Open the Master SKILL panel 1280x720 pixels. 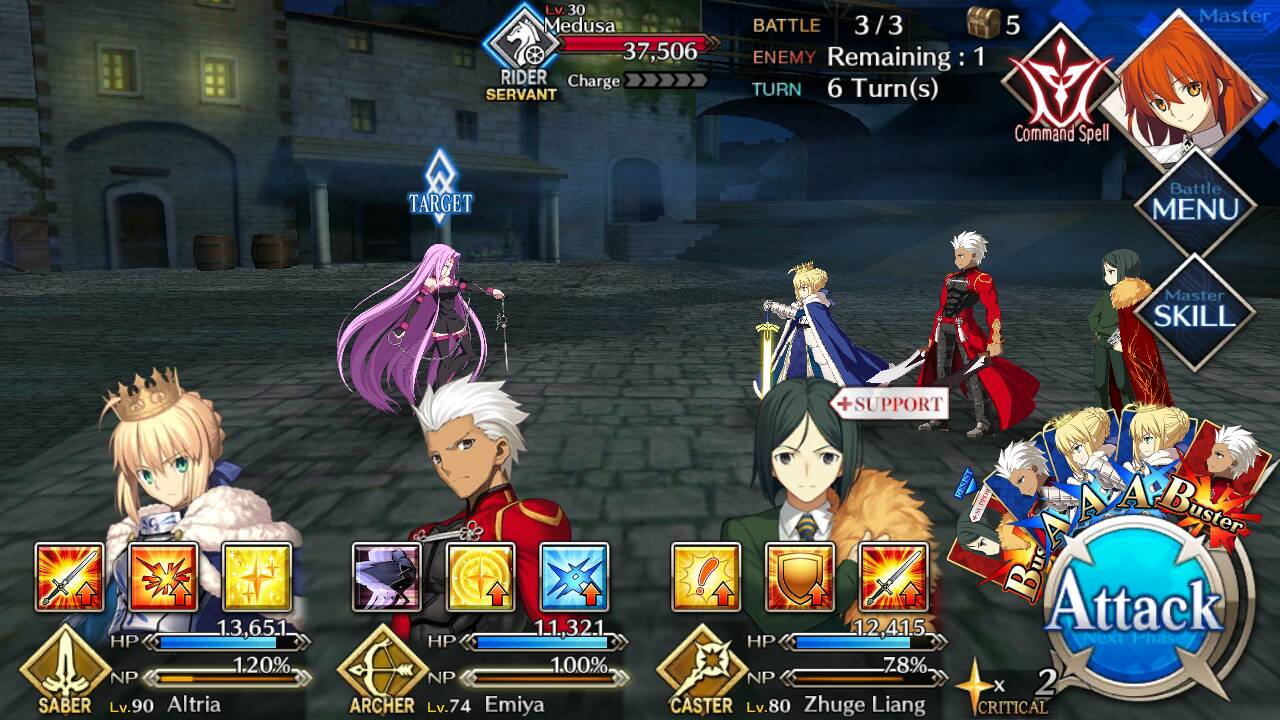coord(1195,310)
